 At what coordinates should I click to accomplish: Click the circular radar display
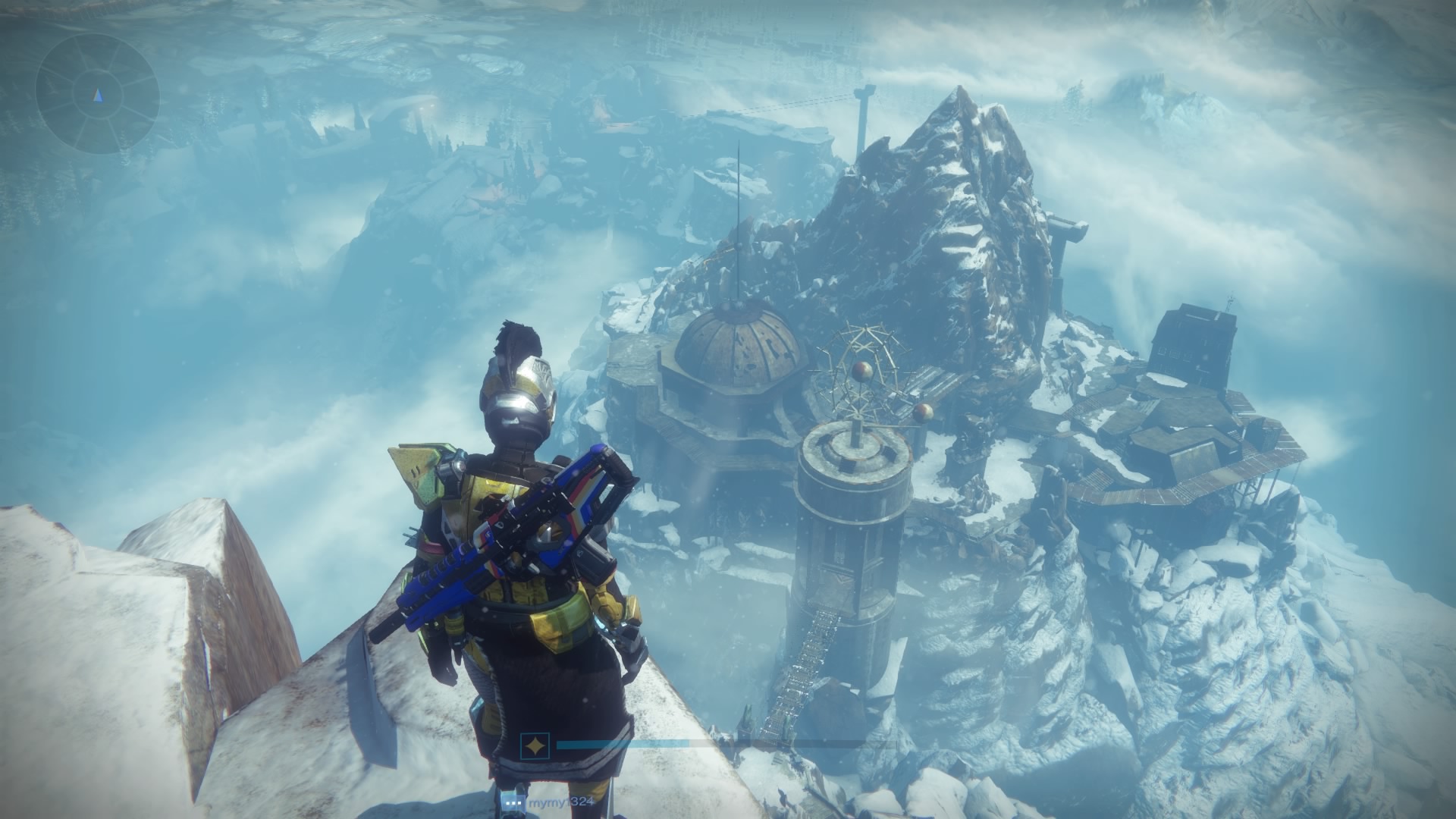pyautogui.click(x=97, y=95)
